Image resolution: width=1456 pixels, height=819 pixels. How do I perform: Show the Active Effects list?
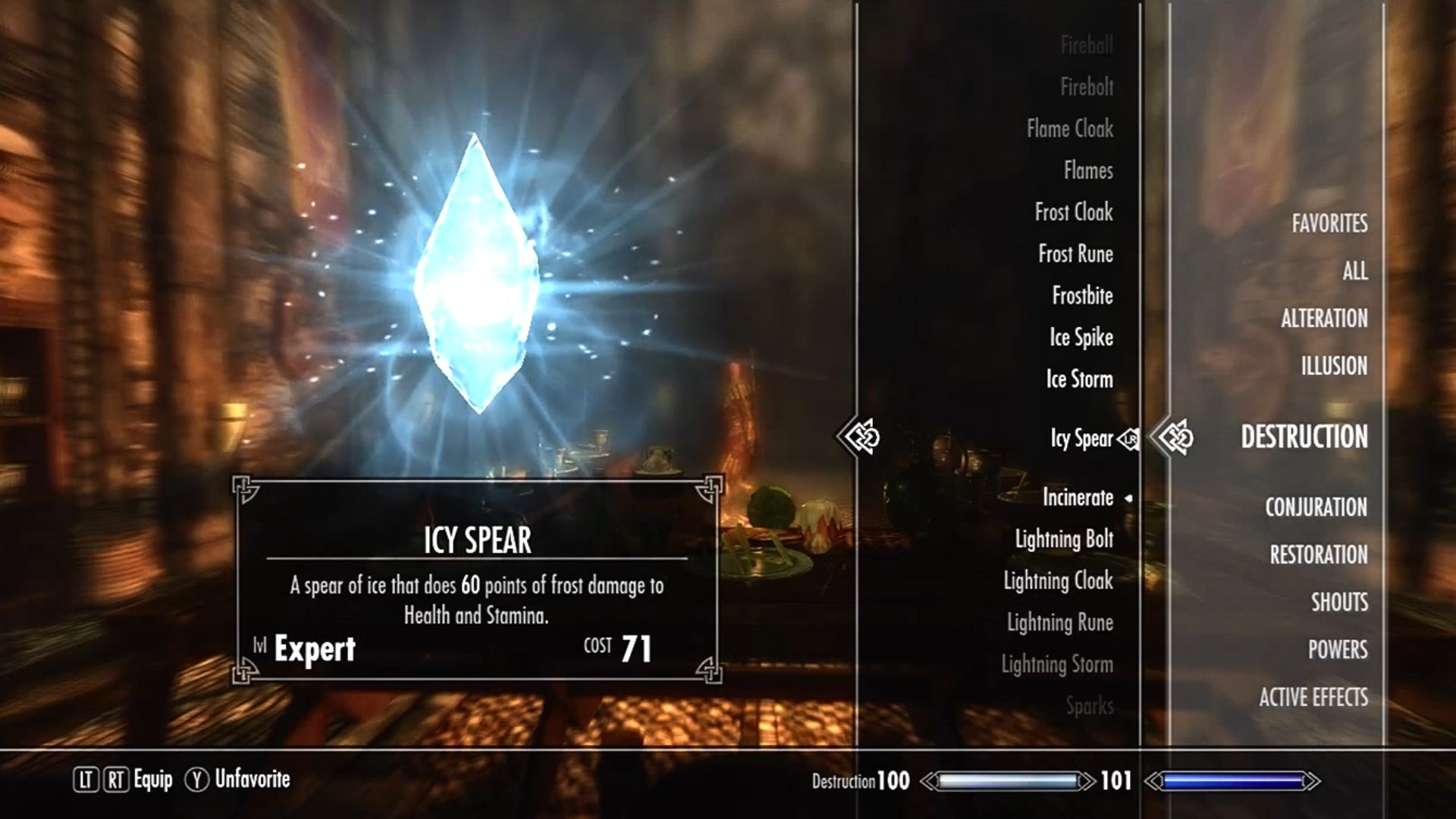(1313, 698)
